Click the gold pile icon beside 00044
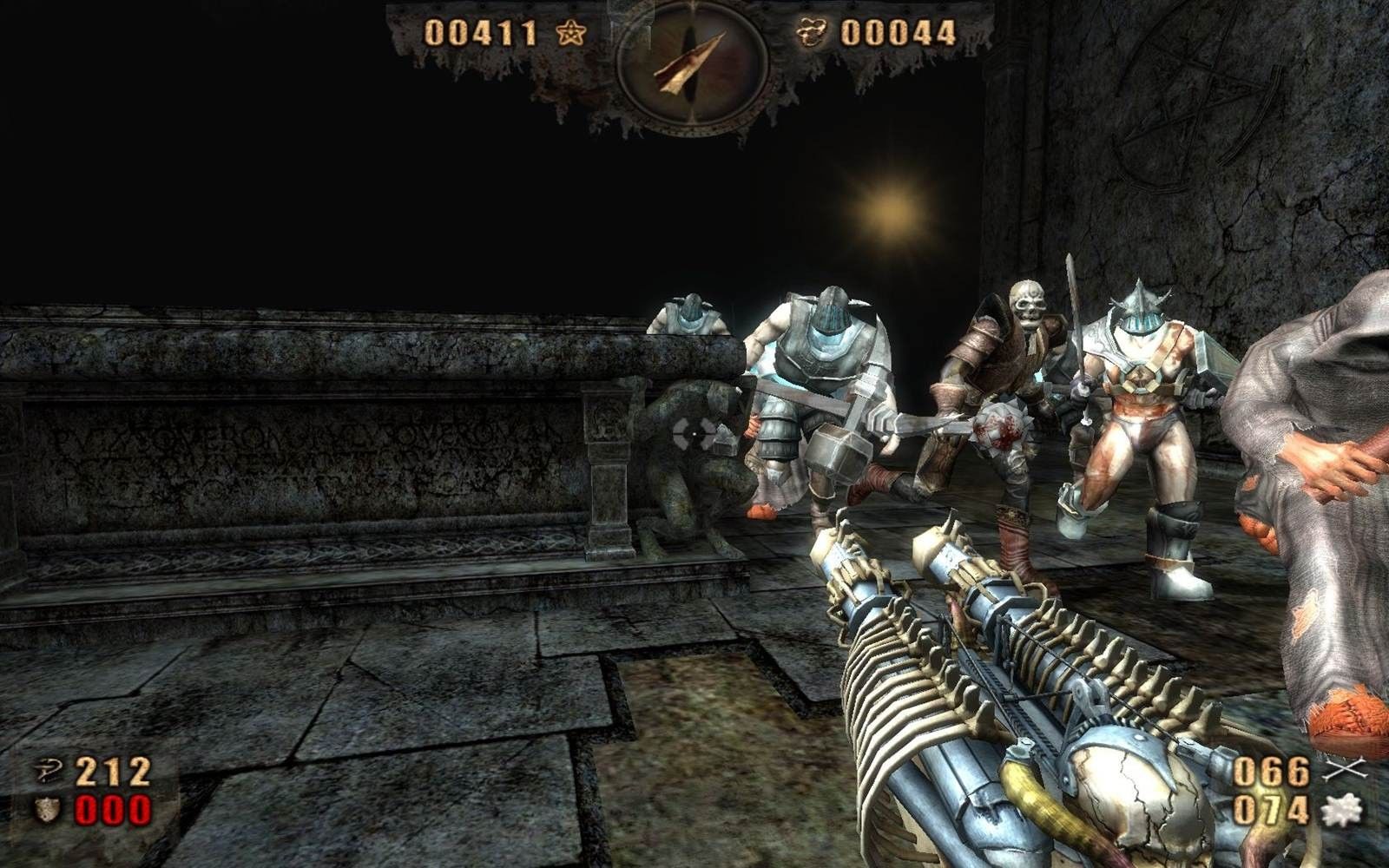The width and height of the screenshot is (1389, 868). point(813,33)
